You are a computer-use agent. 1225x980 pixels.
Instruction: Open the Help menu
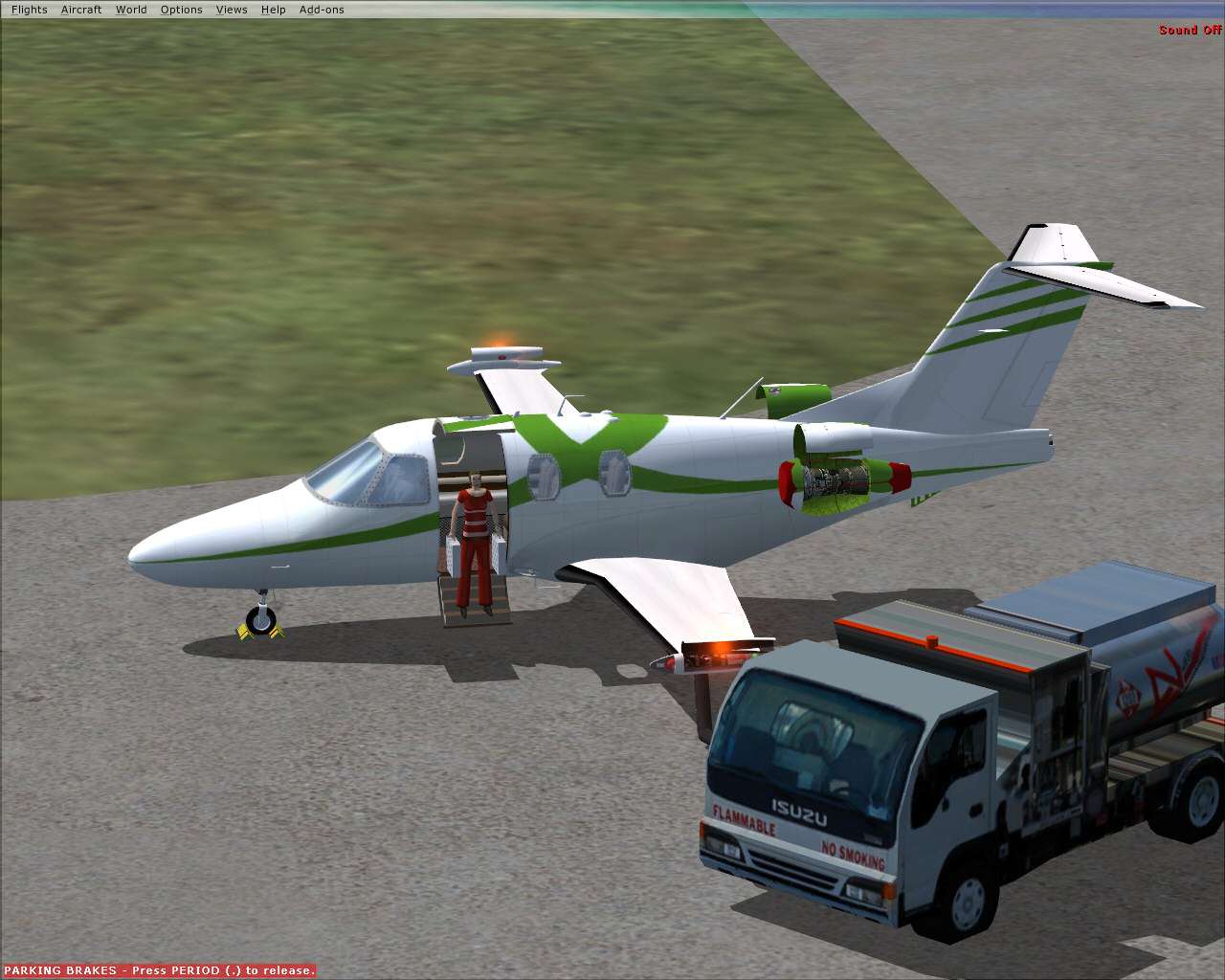click(273, 9)
